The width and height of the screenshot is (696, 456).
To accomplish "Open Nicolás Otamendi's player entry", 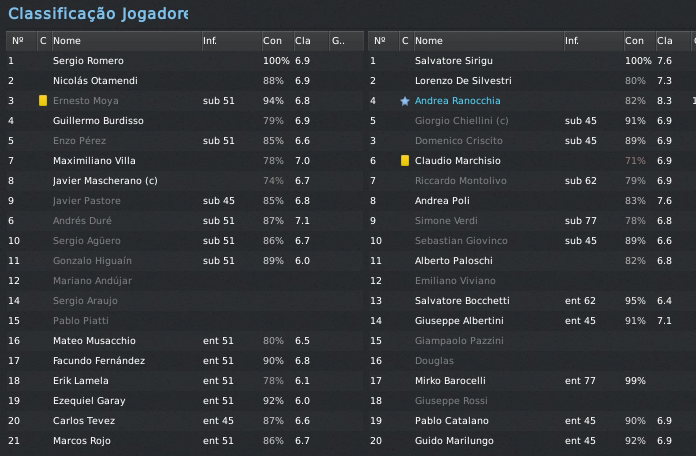I will tap(95, 81).
